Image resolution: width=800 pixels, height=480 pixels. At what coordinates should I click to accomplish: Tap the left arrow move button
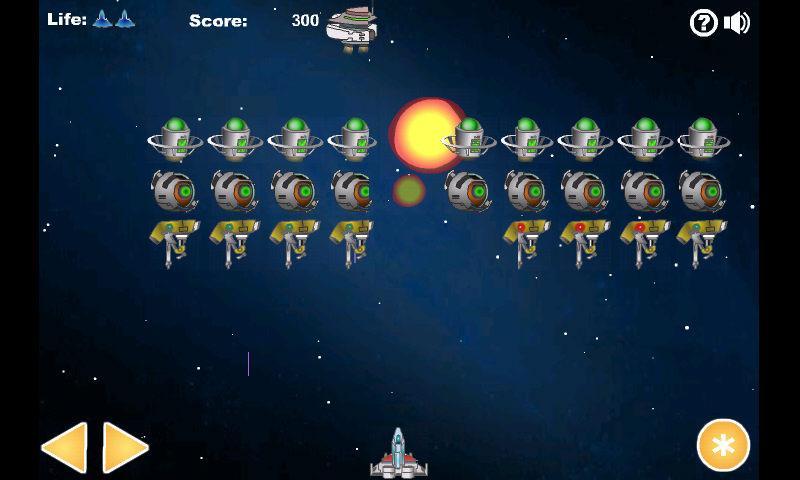click(x=65, y=447)
